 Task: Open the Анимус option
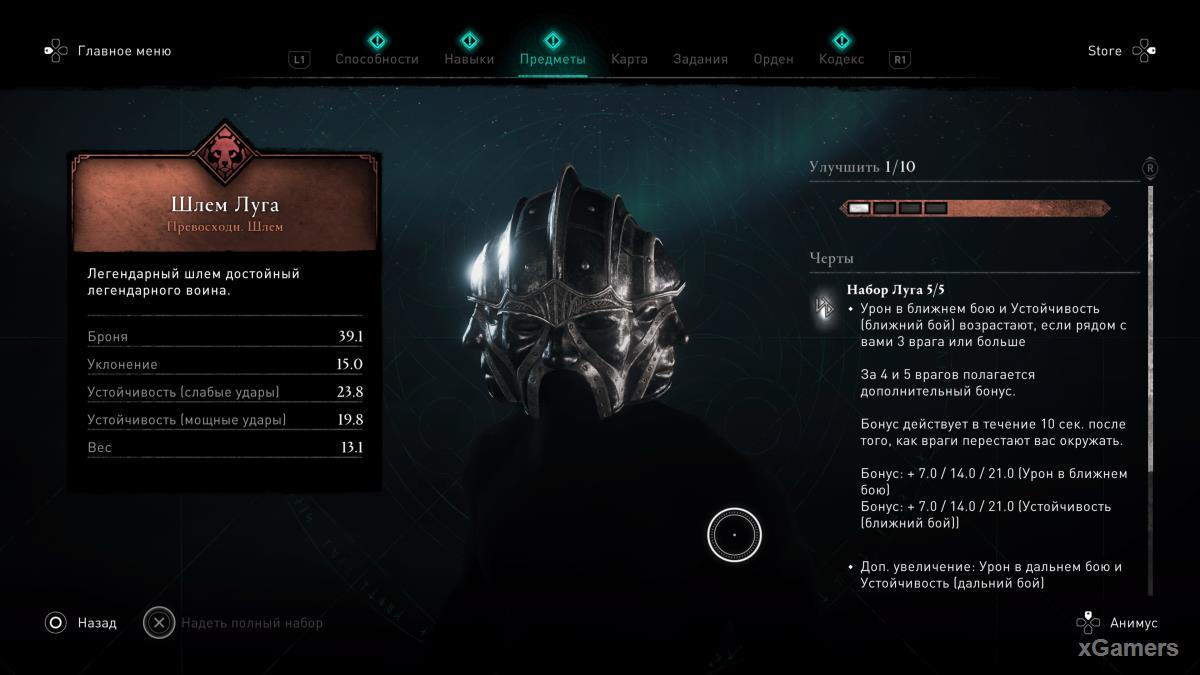tap(1133, 623)
